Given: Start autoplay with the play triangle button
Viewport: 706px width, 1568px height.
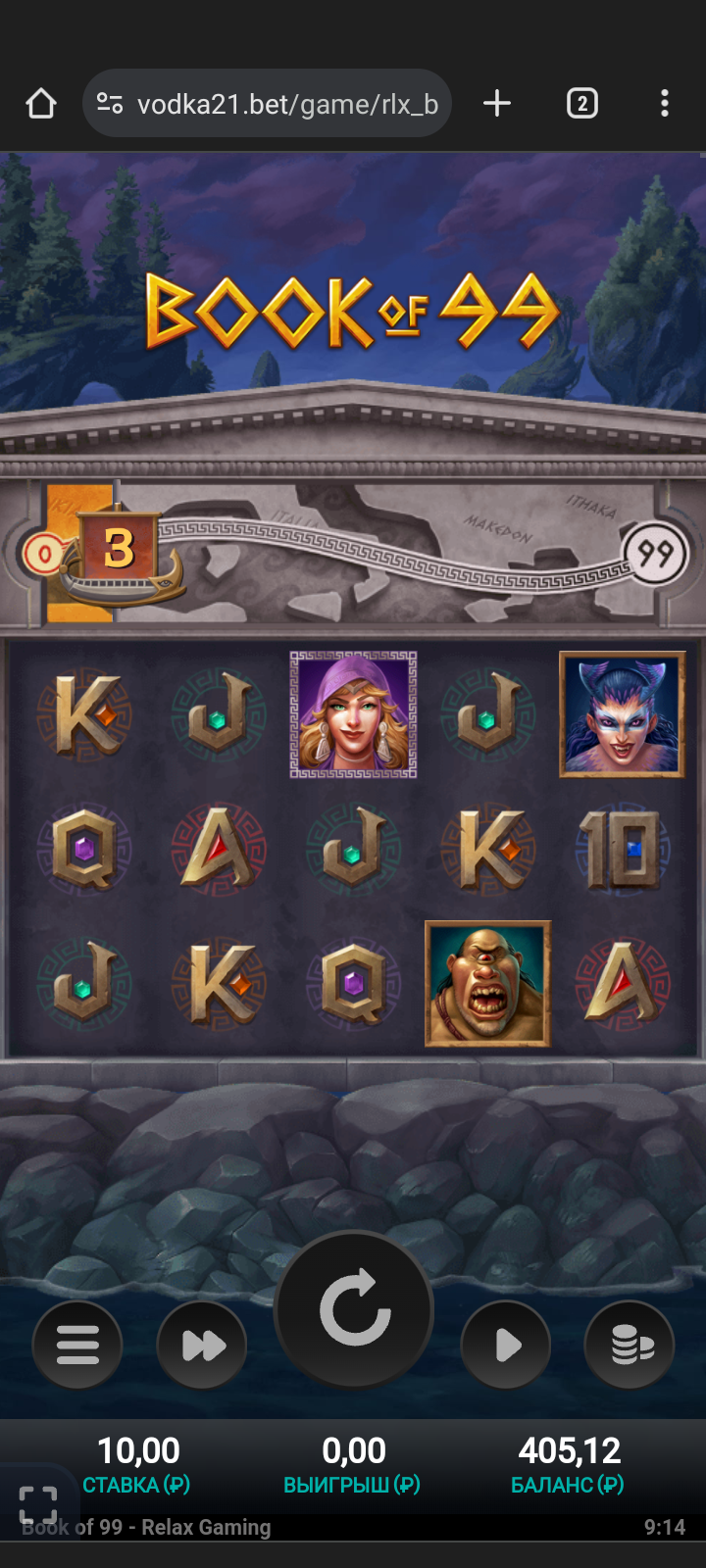Looking at the screenshot, I should pos(506,1345).
